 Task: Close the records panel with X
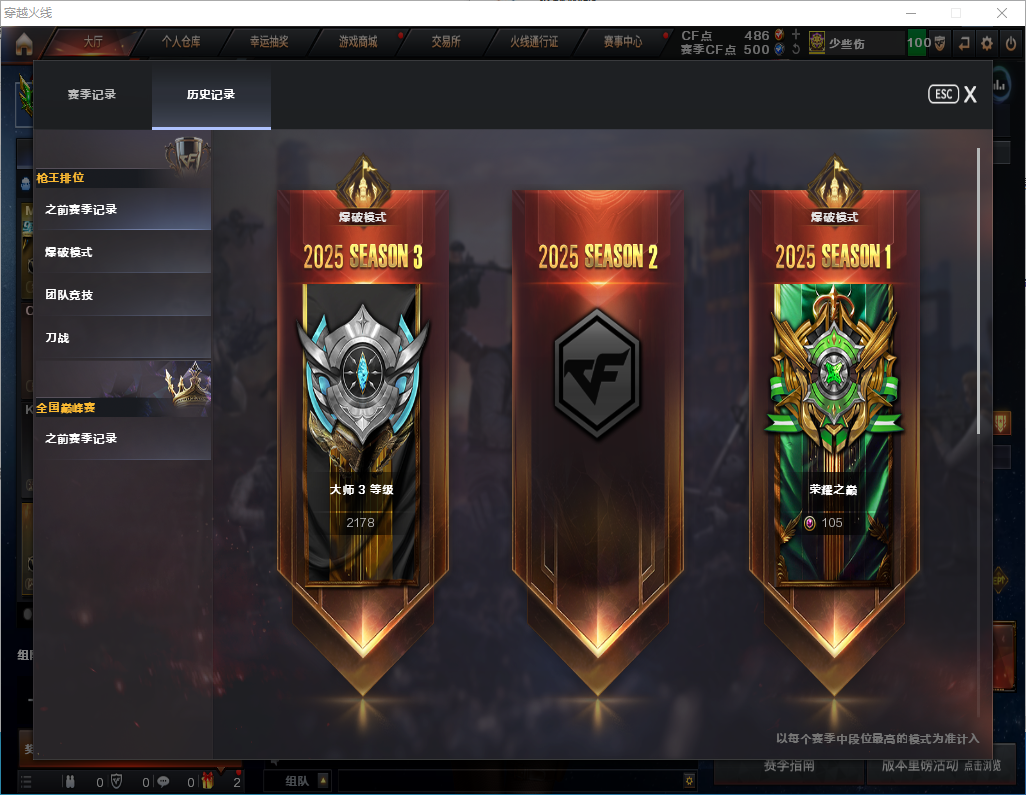[970, 95]
